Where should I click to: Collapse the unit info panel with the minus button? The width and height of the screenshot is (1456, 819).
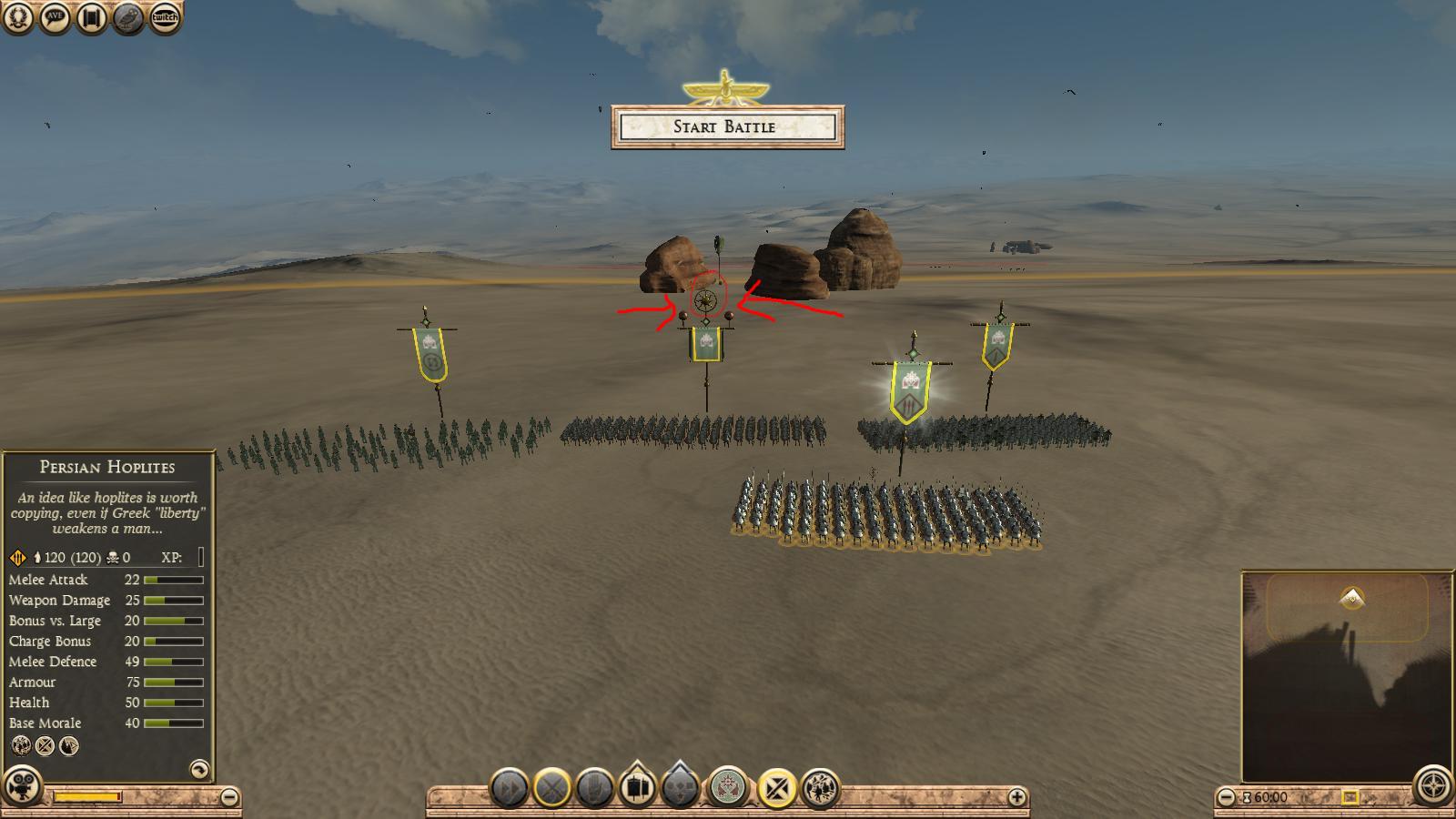point(229,797)
